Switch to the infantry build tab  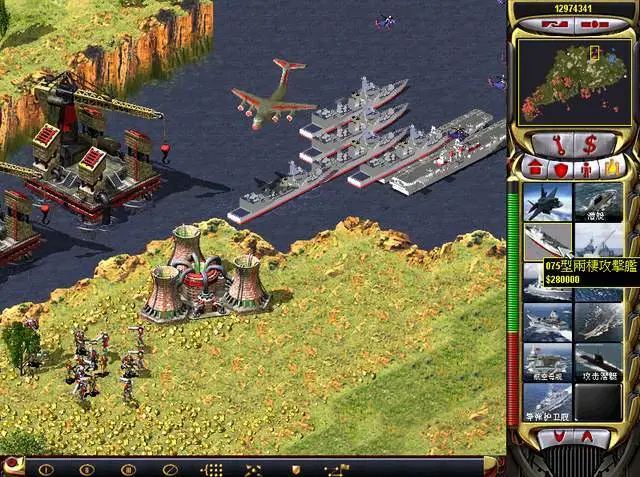pos(586,167)
